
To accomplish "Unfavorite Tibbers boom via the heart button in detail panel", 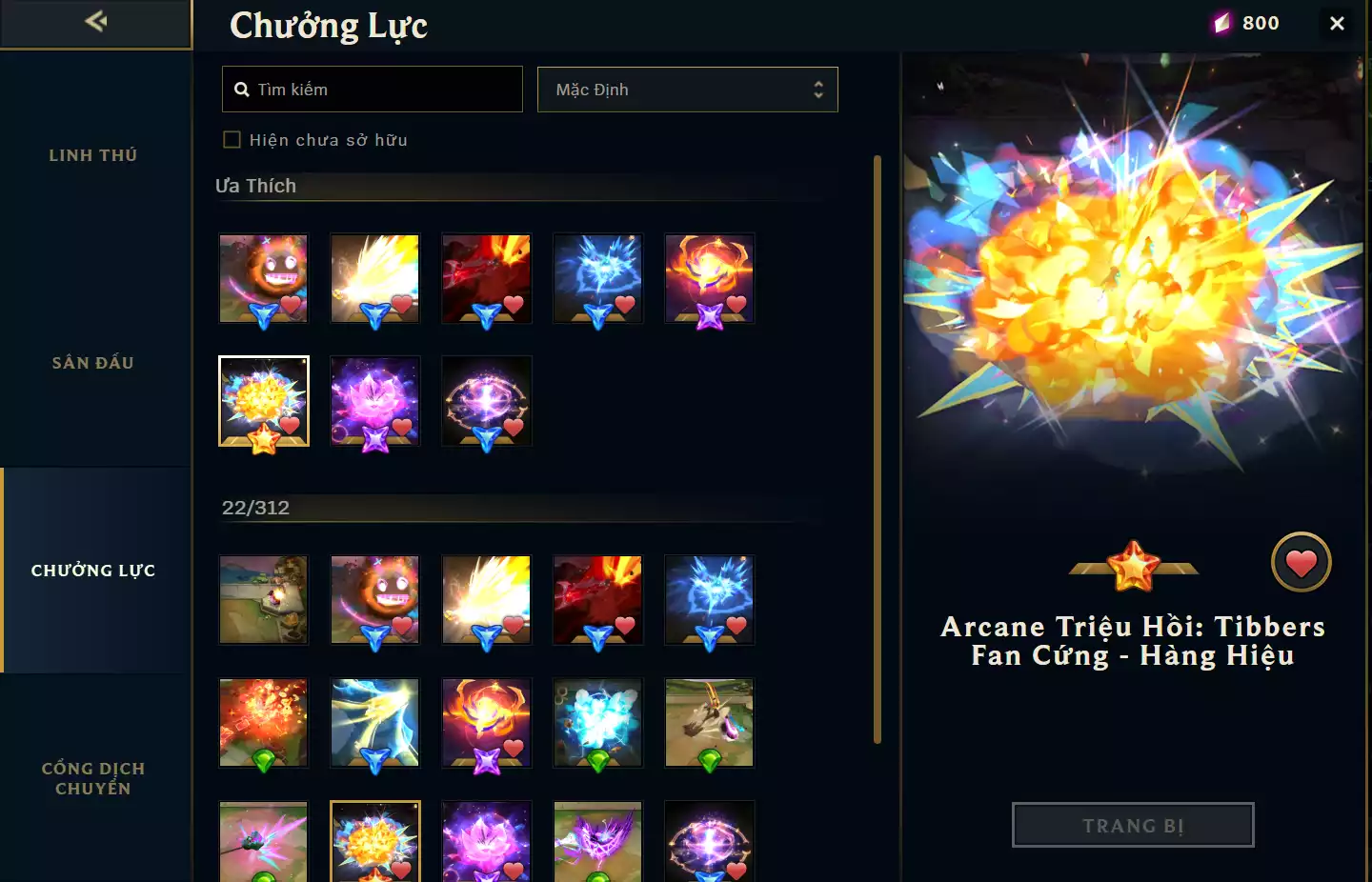I will pyautogui.click(x=1301, y=562).
